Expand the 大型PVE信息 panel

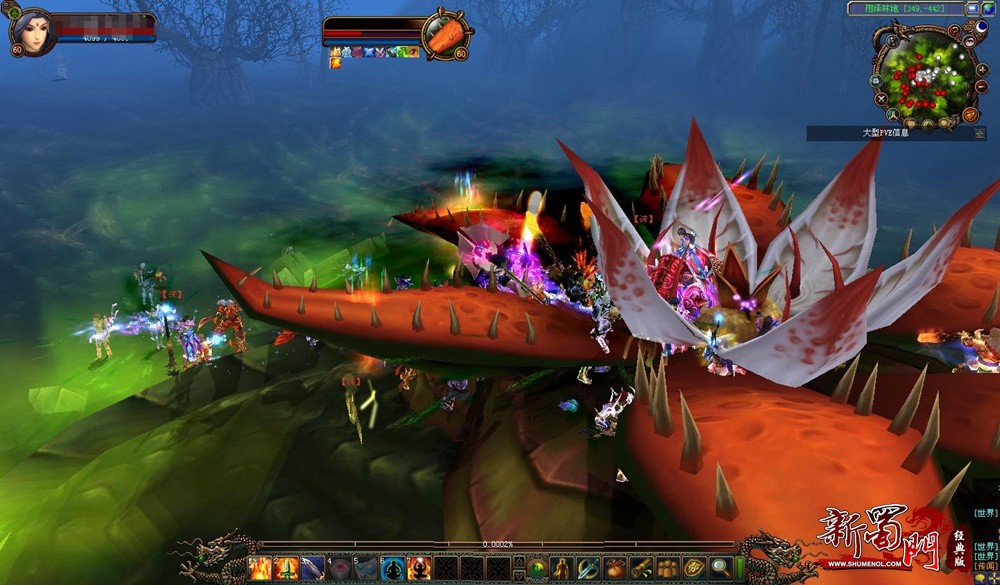pyautogui.click(x=977, y=133)
